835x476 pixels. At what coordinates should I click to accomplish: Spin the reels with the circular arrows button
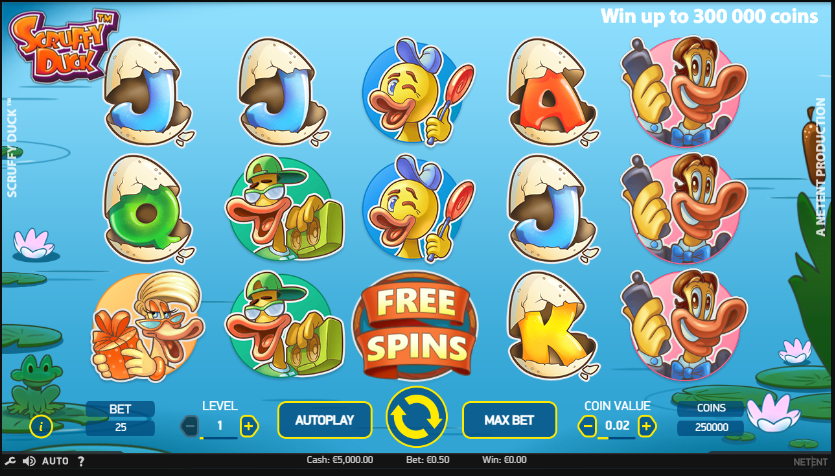tap(416, 418)
